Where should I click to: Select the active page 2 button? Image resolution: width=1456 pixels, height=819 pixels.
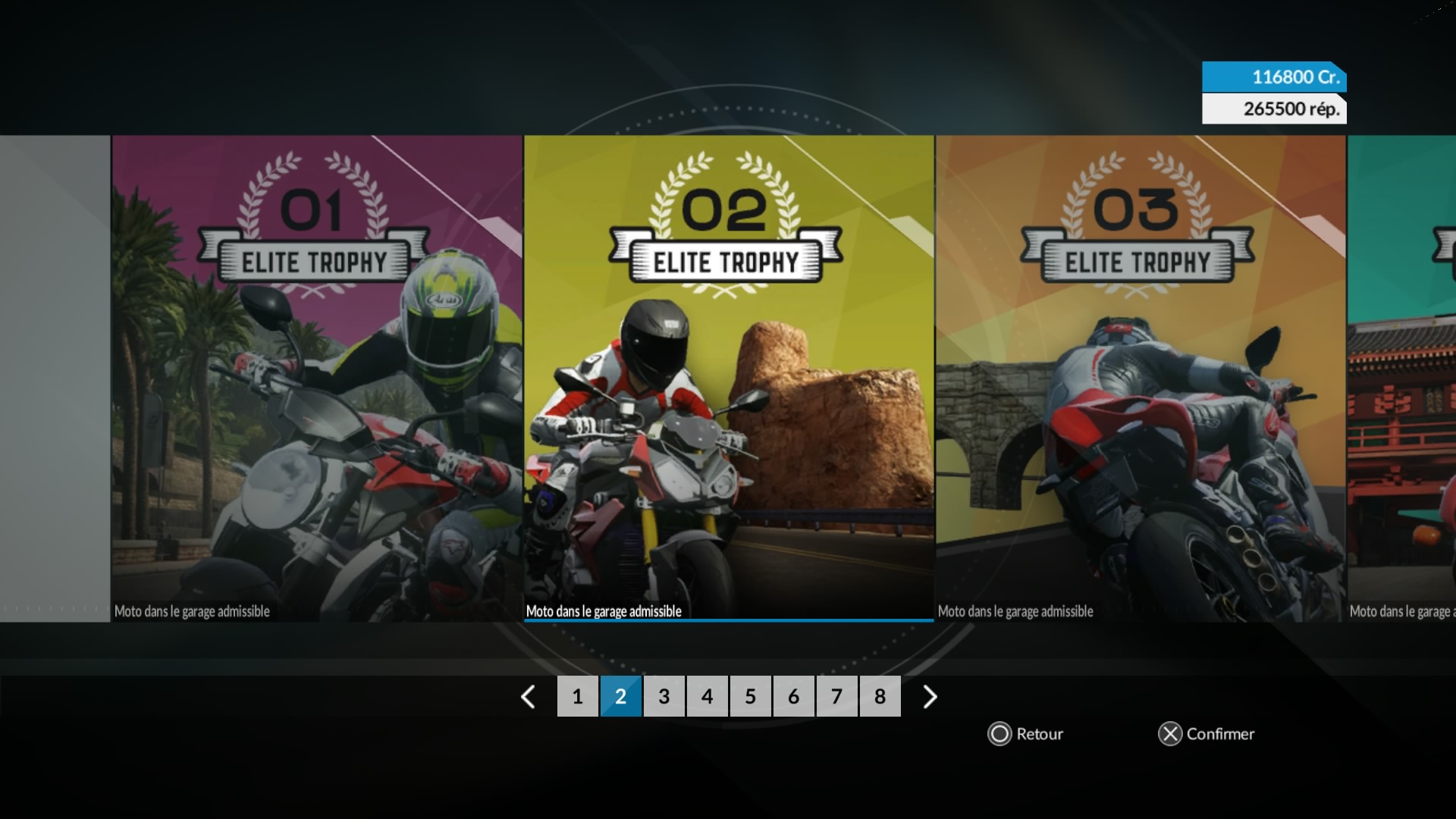point(620,696)
